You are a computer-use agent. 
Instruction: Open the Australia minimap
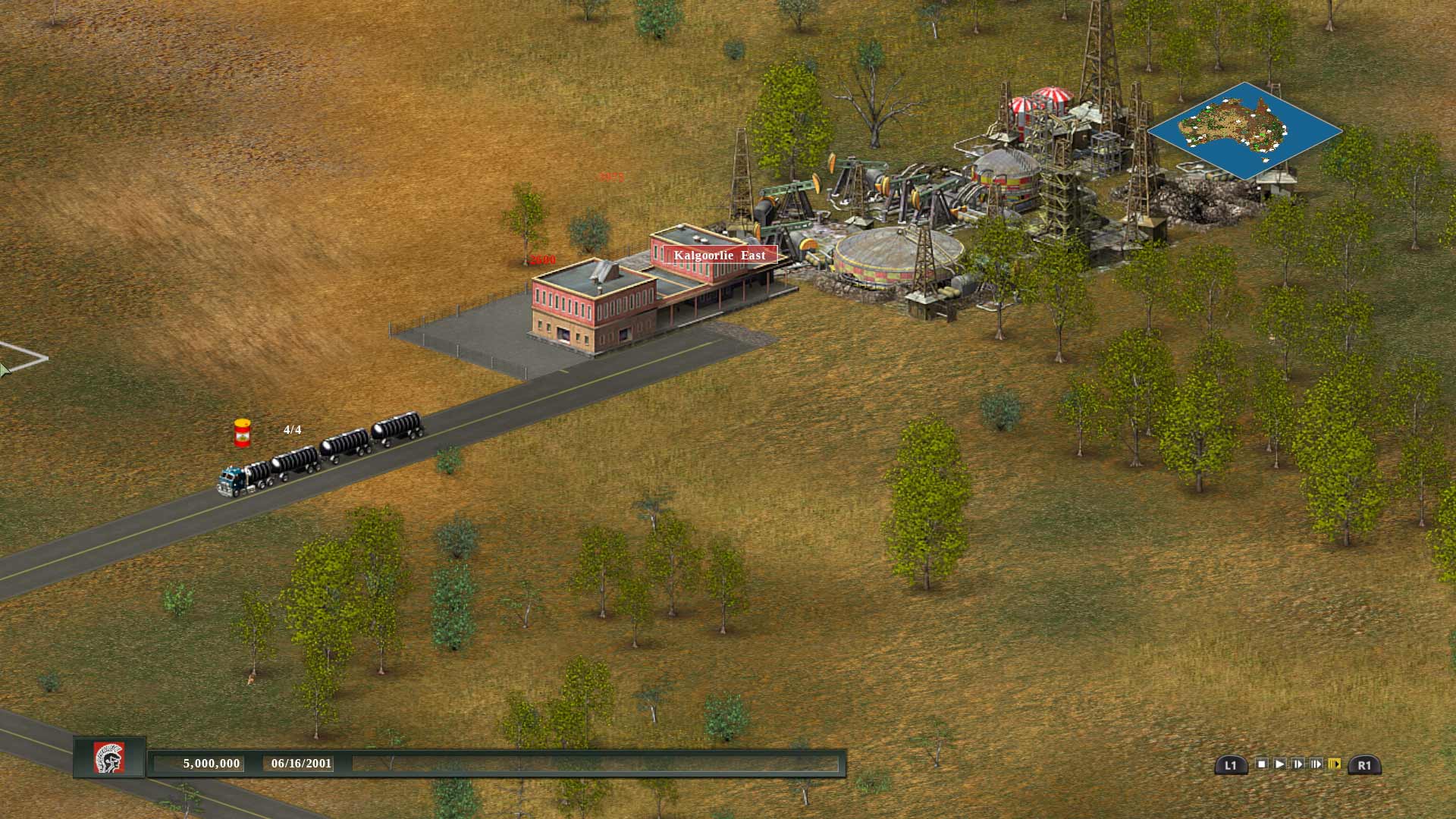[1244, 131]
